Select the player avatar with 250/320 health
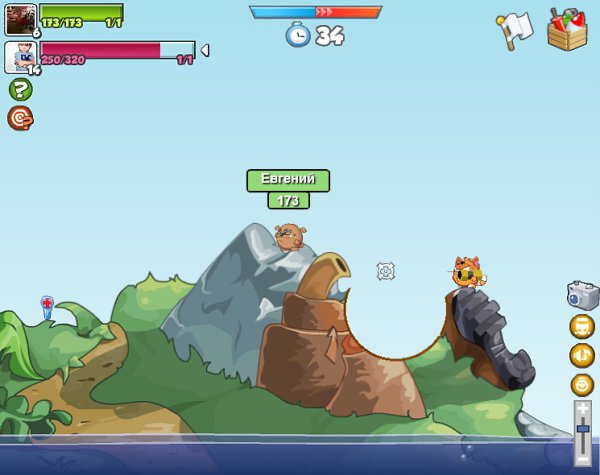This screenshot has width=600, height=475. [21, 57]
